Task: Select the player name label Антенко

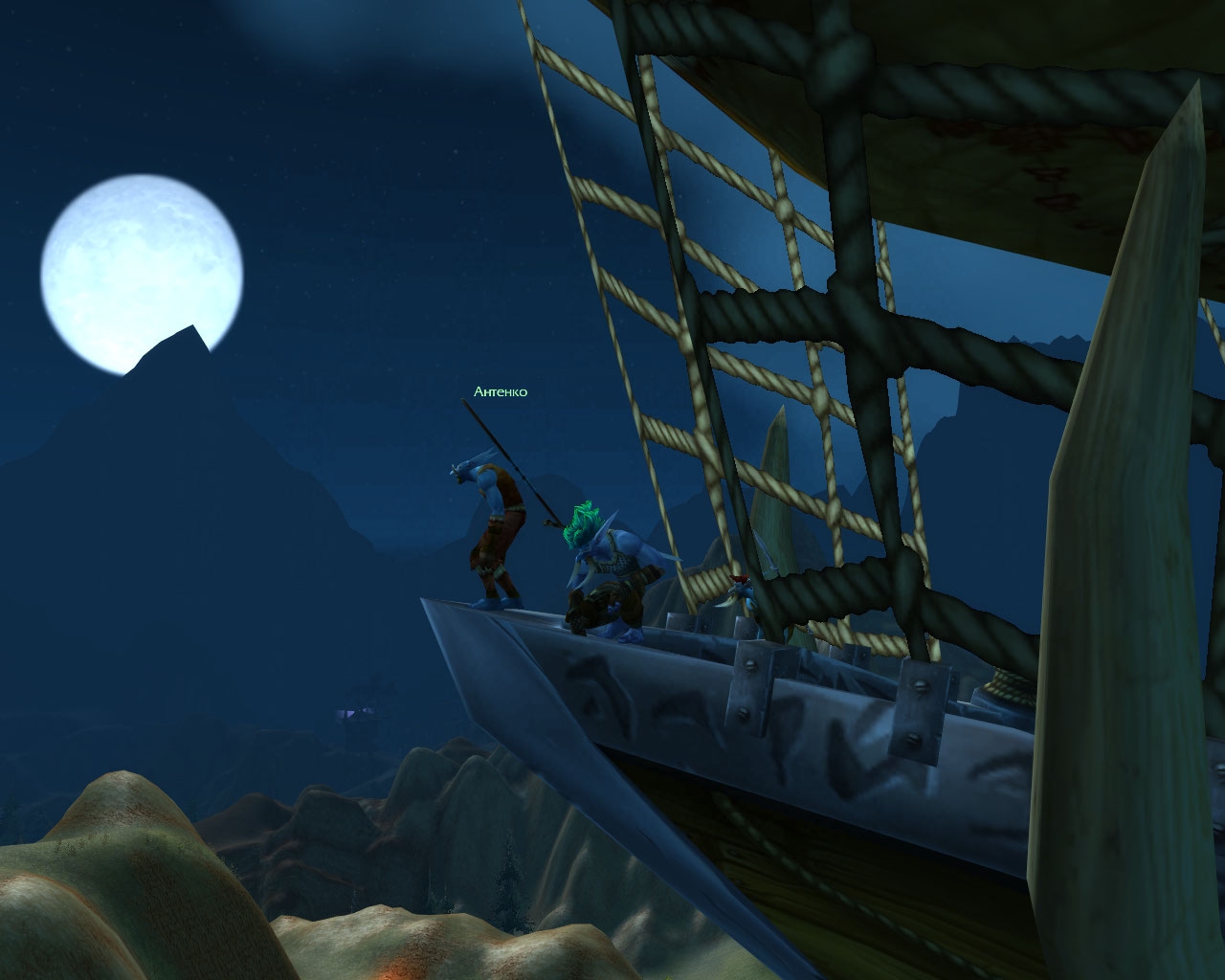Action: pyautogui.click(x=501, y=391)
